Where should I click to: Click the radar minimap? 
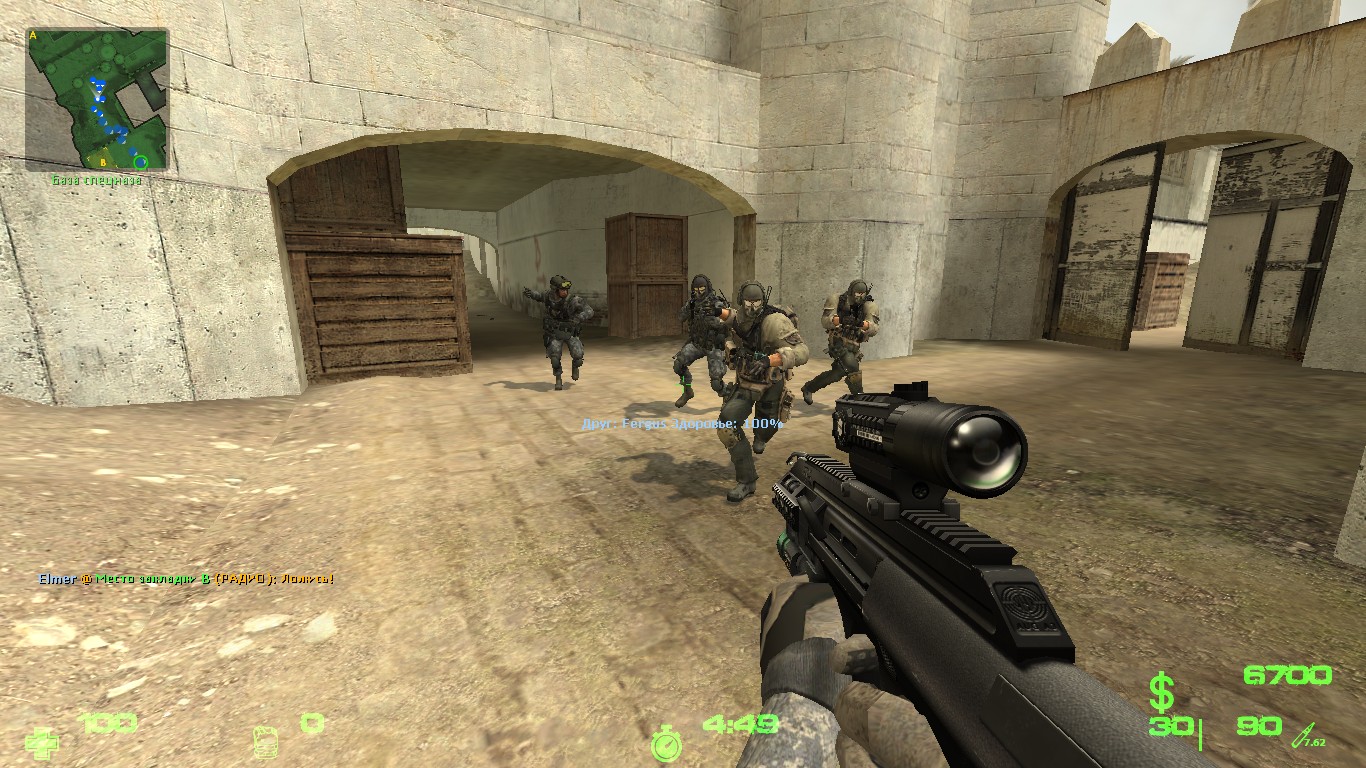tap(97, 99)
